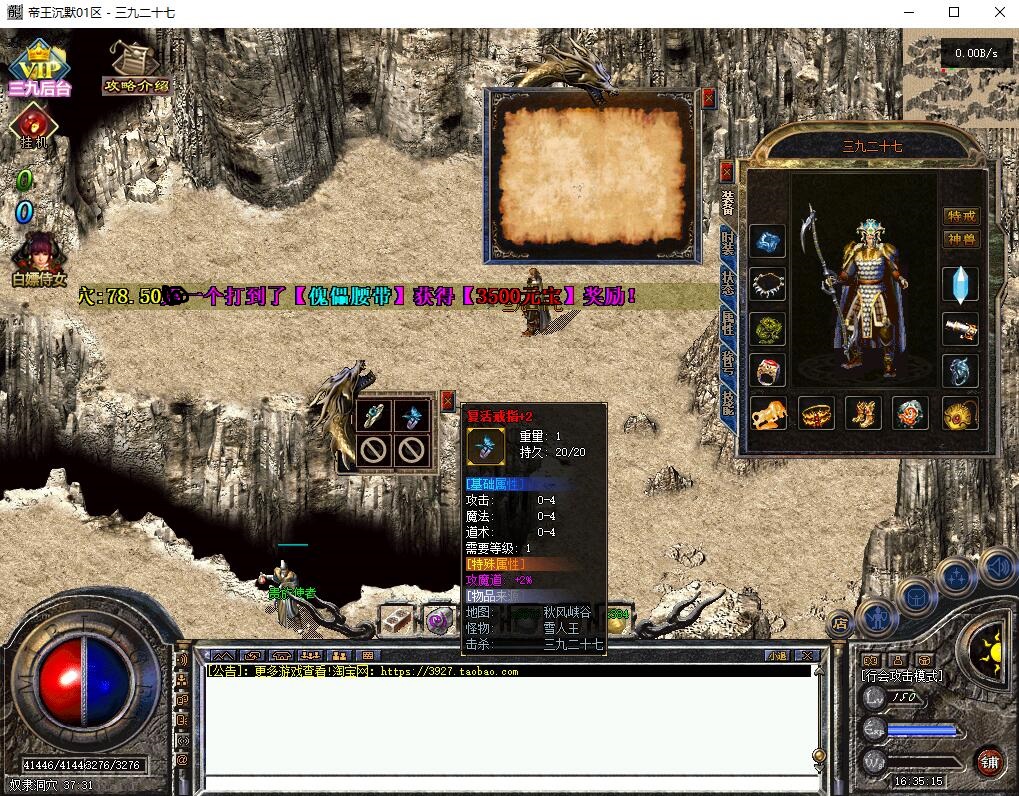Toggle sound with the speaker button
This screenshot has height=796, width=1019.
click(x=997, y=568)
